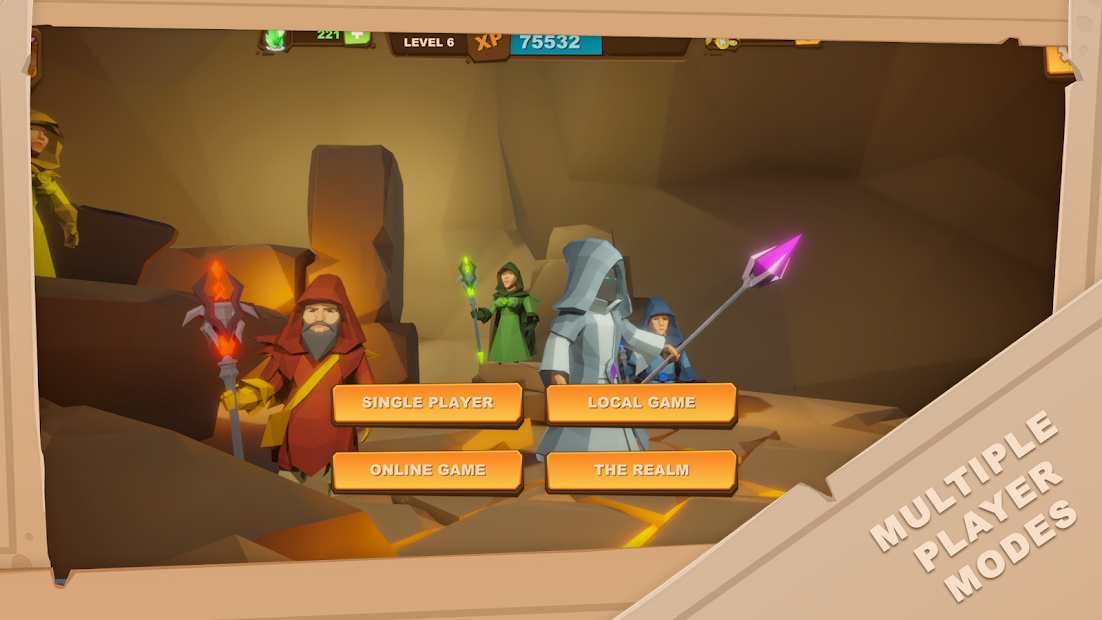Screen dimensions: 1102x620
Task: Start a Single Player game
Action: (427, 403)
